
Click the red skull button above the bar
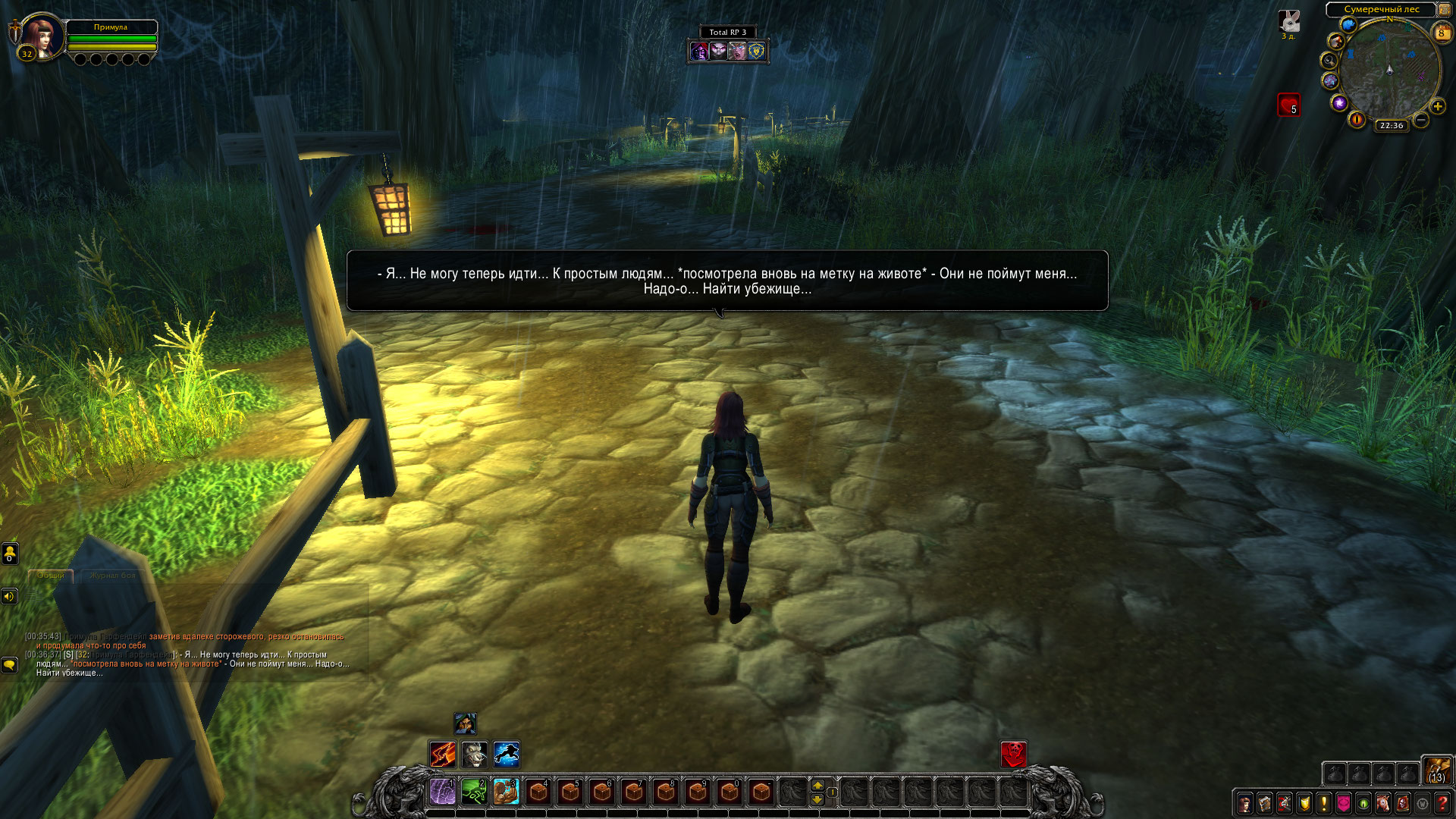[x=1013, y=755]
